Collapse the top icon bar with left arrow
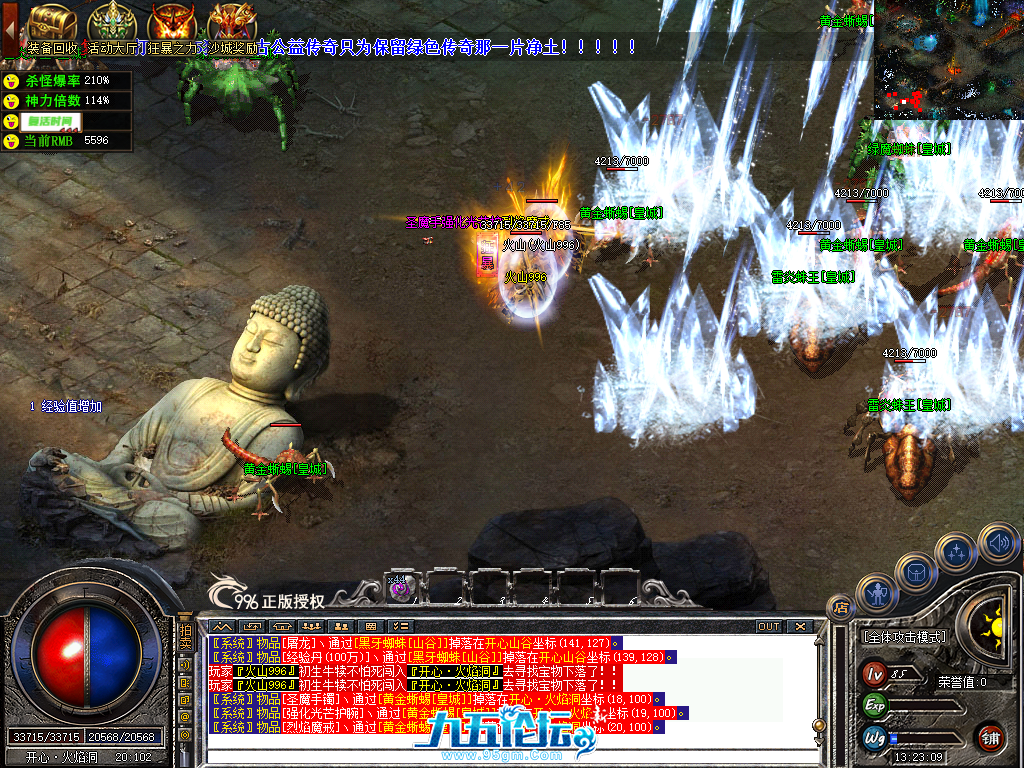This screenshot has height=768, width=1024. point(9,28)
